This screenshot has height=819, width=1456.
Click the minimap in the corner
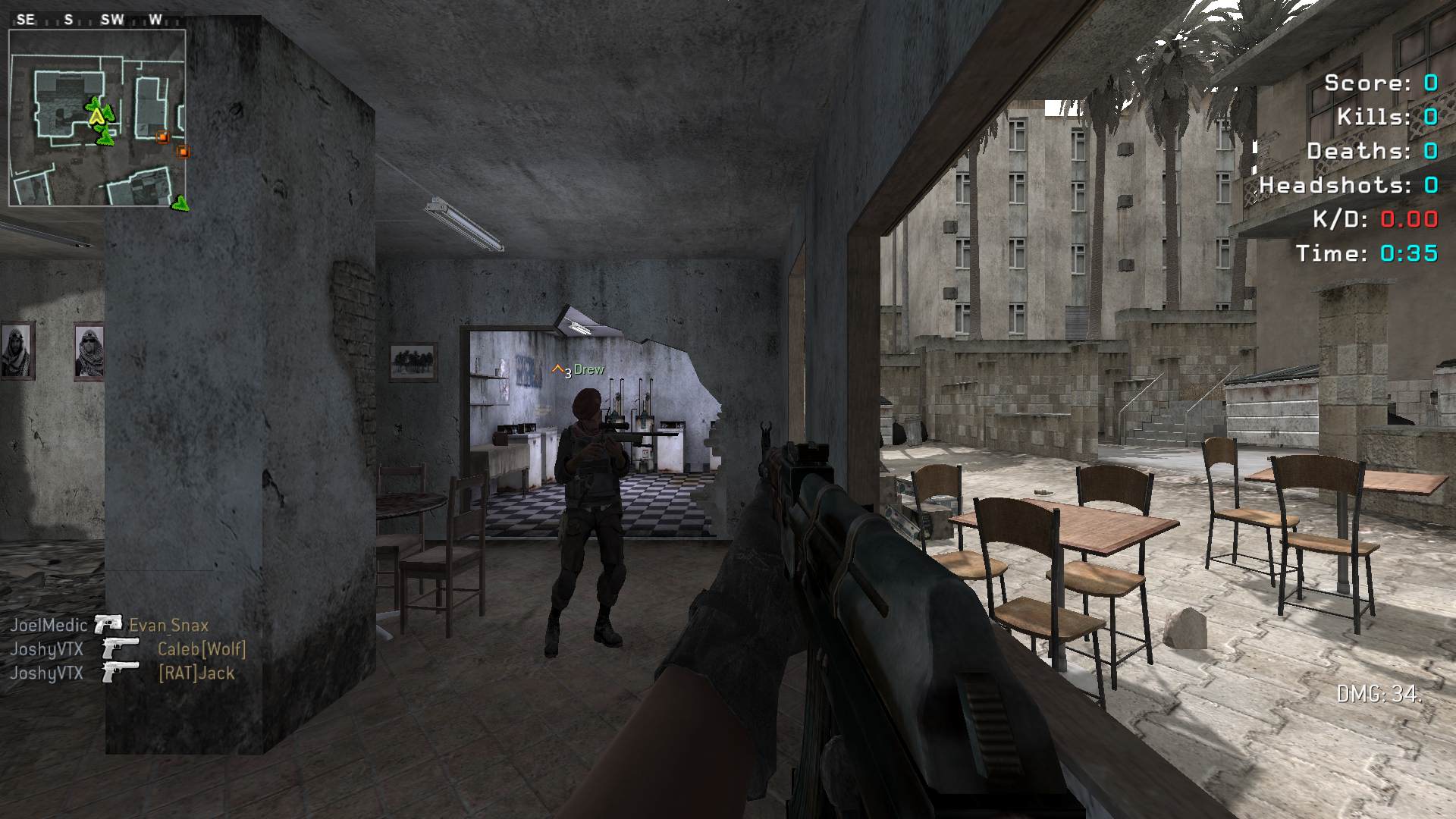click(x=97, y=118)
